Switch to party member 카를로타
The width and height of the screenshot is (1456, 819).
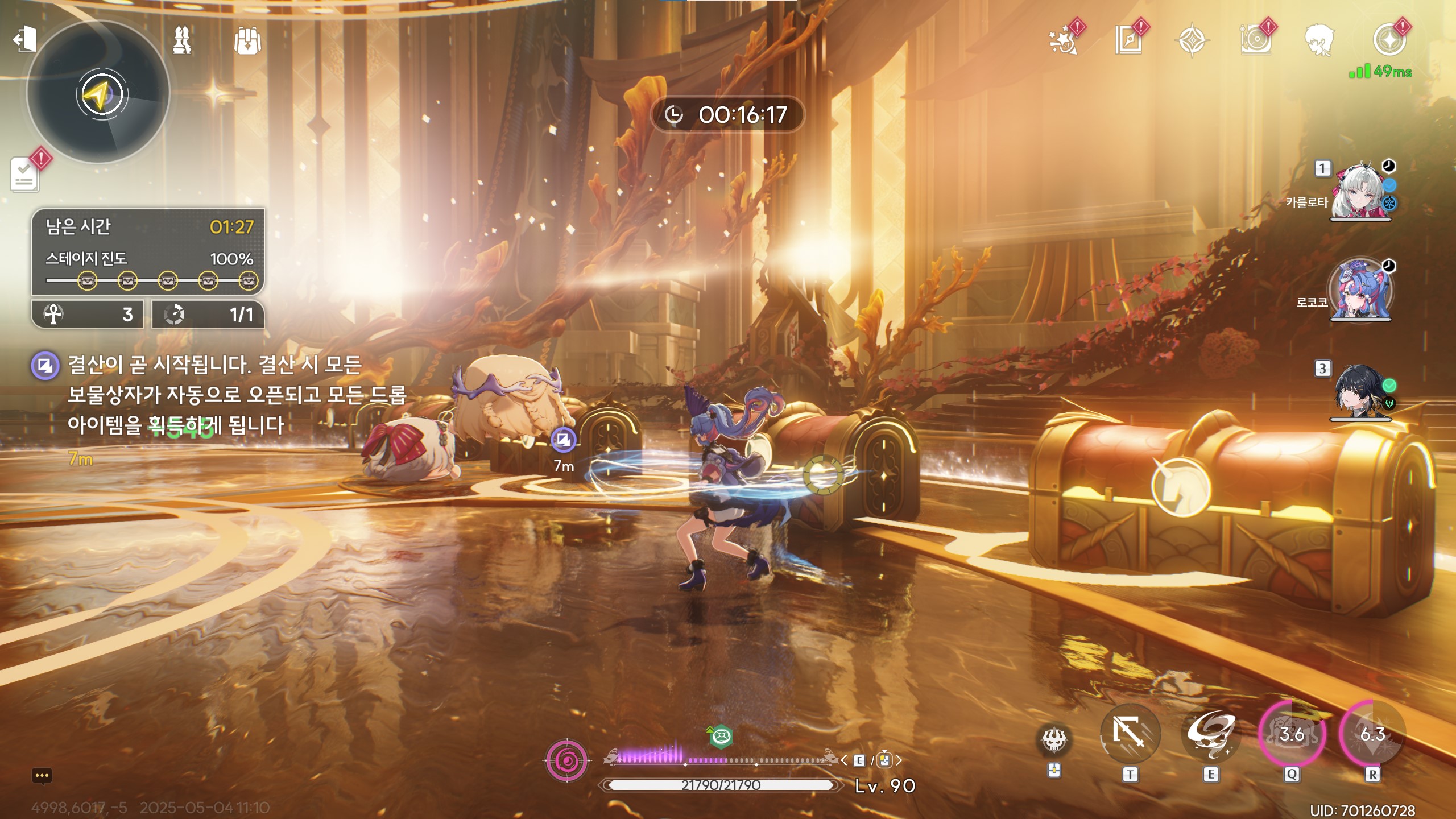(1360, 192)
